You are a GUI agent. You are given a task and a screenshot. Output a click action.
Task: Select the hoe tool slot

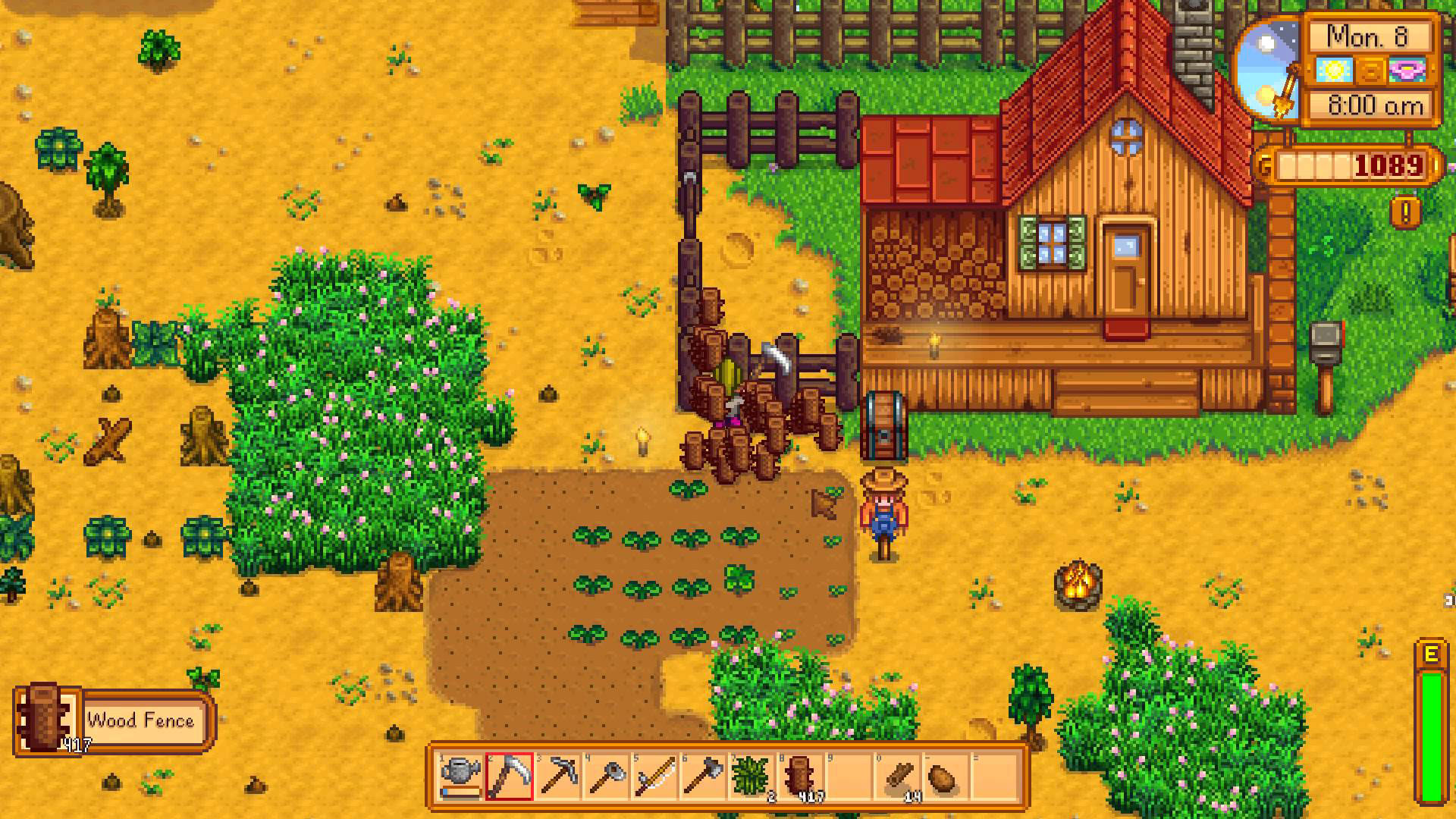pyautogui.click(x=607, y=776)
